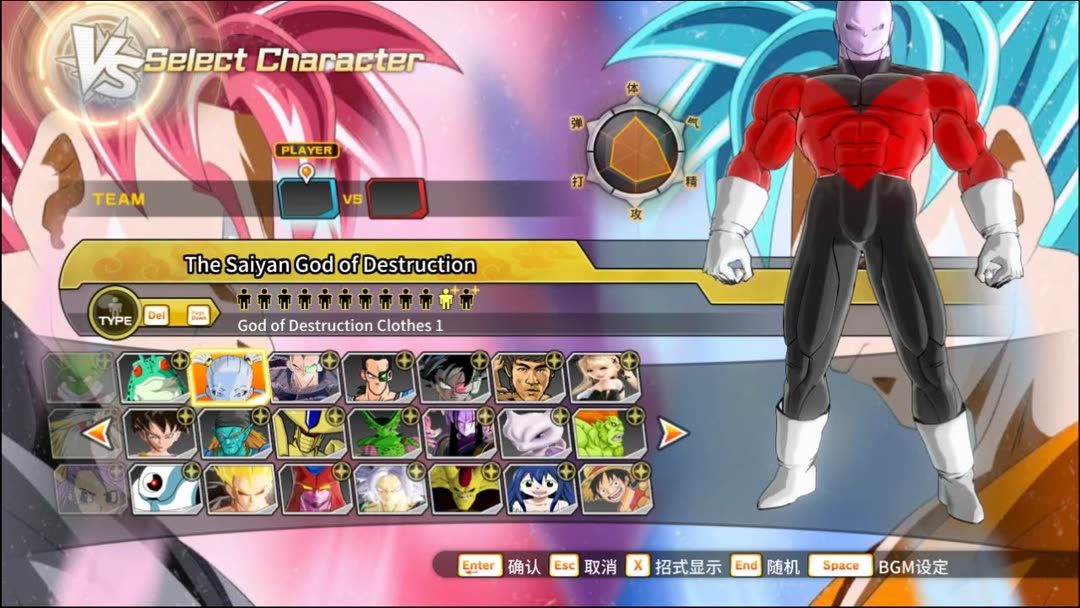
Task: Choose the blue-haired anime girl portrait
Action: pos(540,488)
